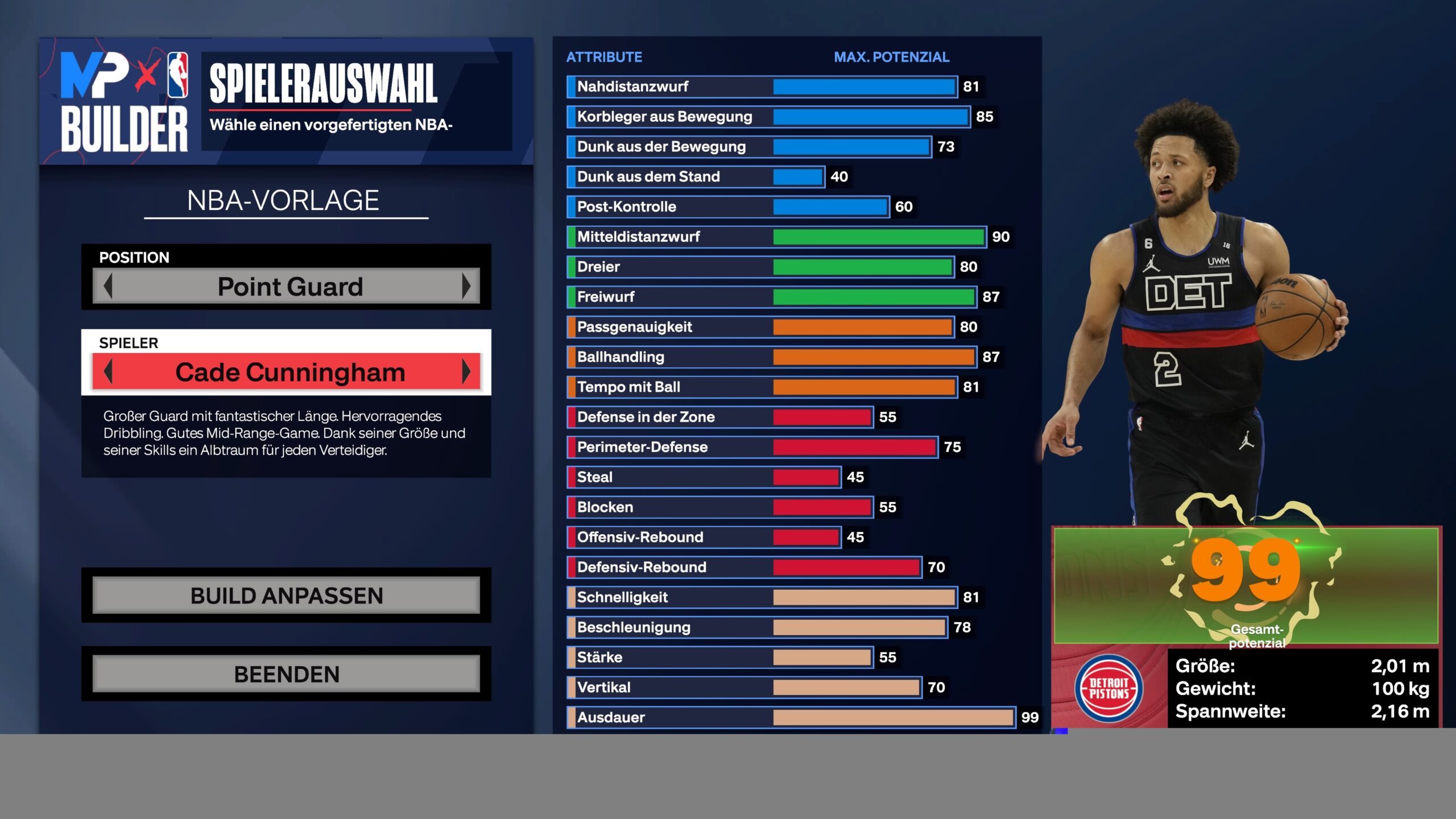Switch to the next Spieler template
The width and height of the screenshot is (1456, 819).
coord(466,372)
